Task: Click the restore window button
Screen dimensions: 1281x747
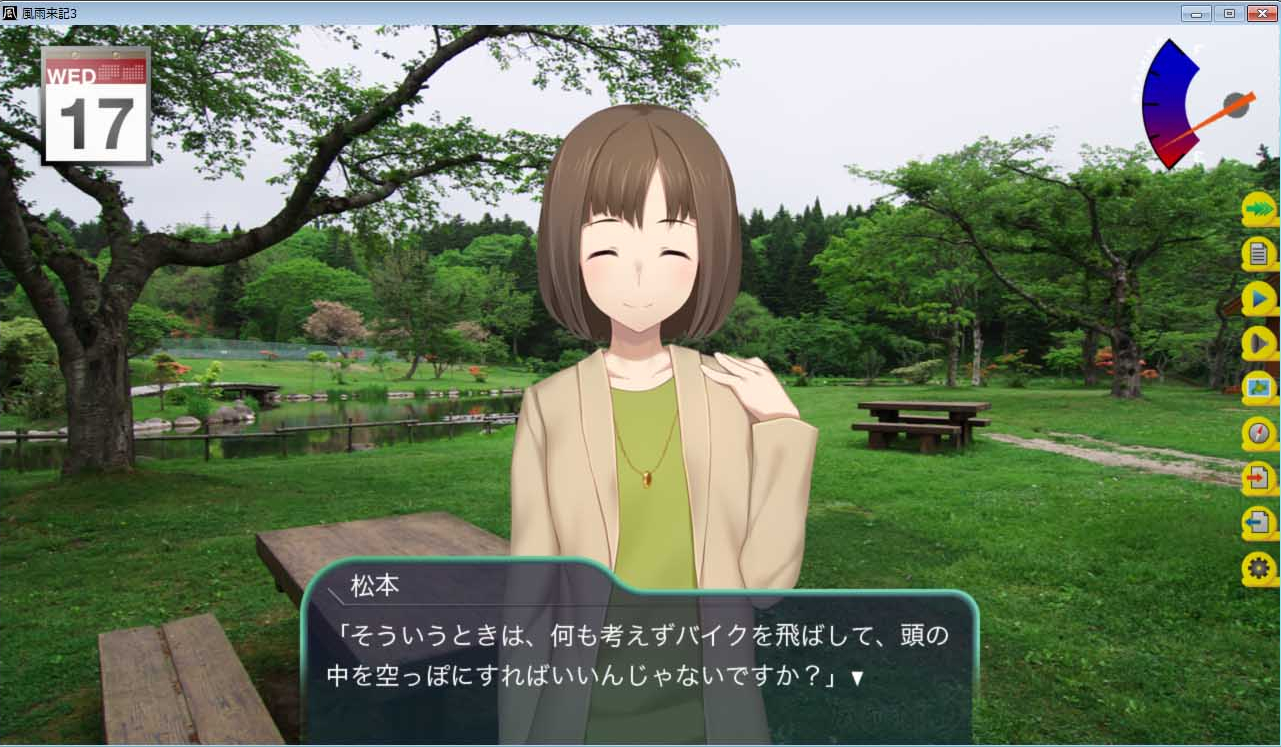Action: coord(1227,13)
